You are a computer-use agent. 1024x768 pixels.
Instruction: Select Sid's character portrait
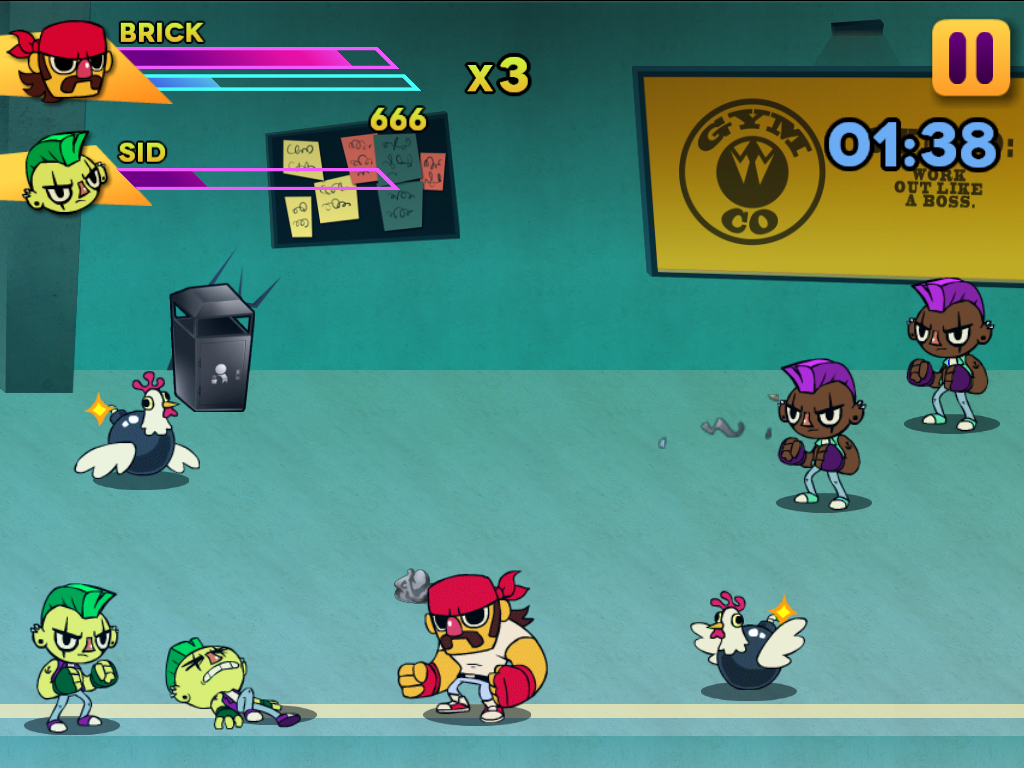point(62,175)
